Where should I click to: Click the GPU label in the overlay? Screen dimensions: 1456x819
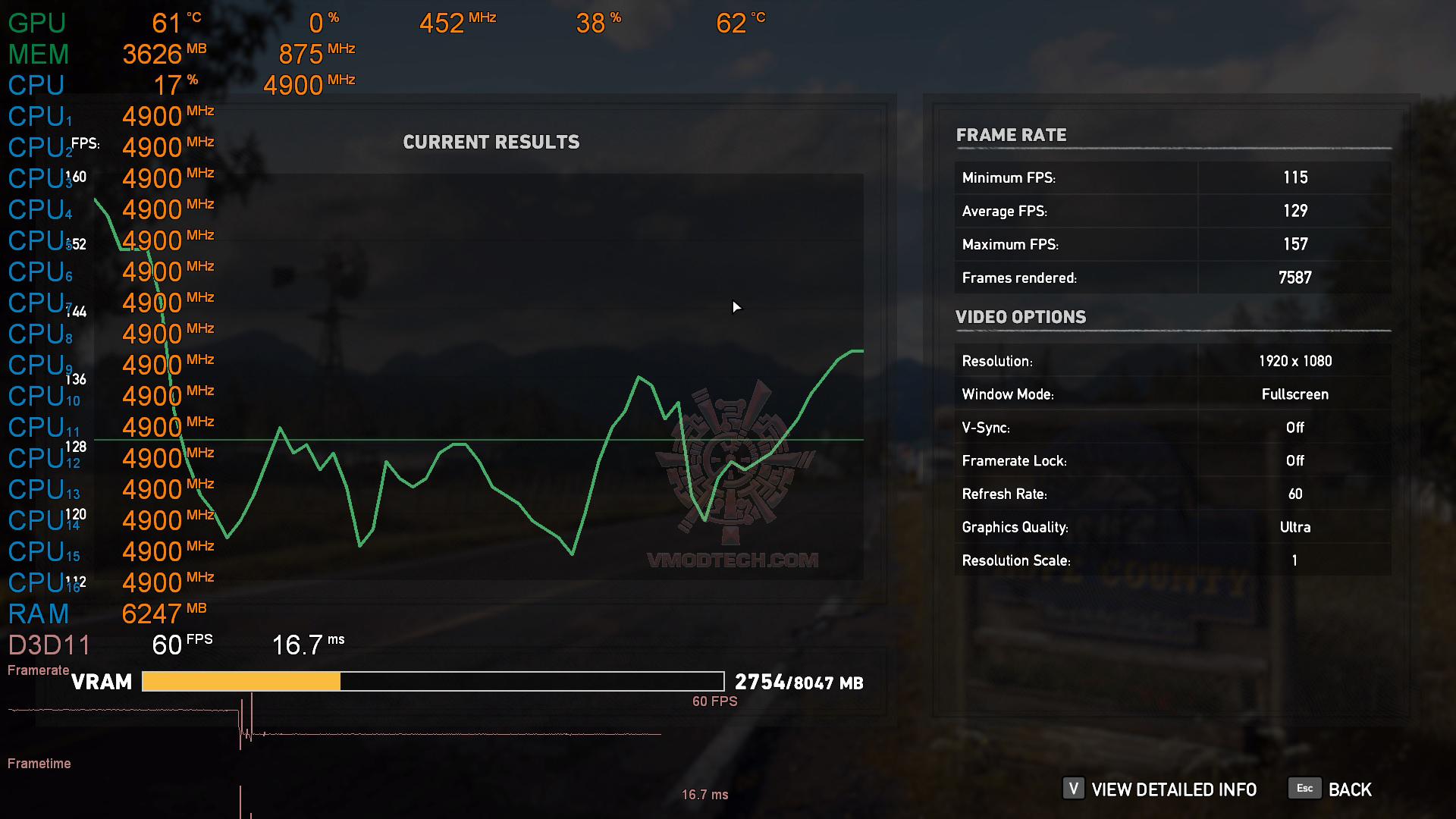35,23
